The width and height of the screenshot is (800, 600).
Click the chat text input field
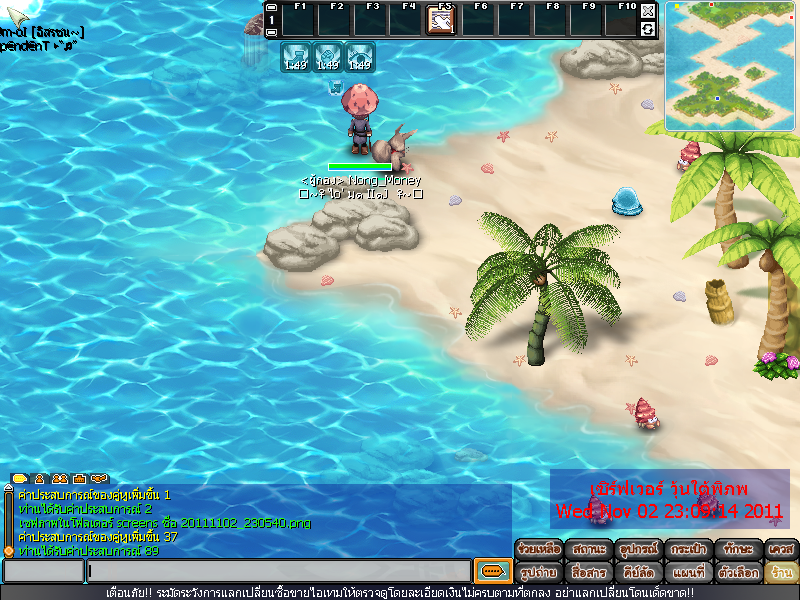(278, 571)
